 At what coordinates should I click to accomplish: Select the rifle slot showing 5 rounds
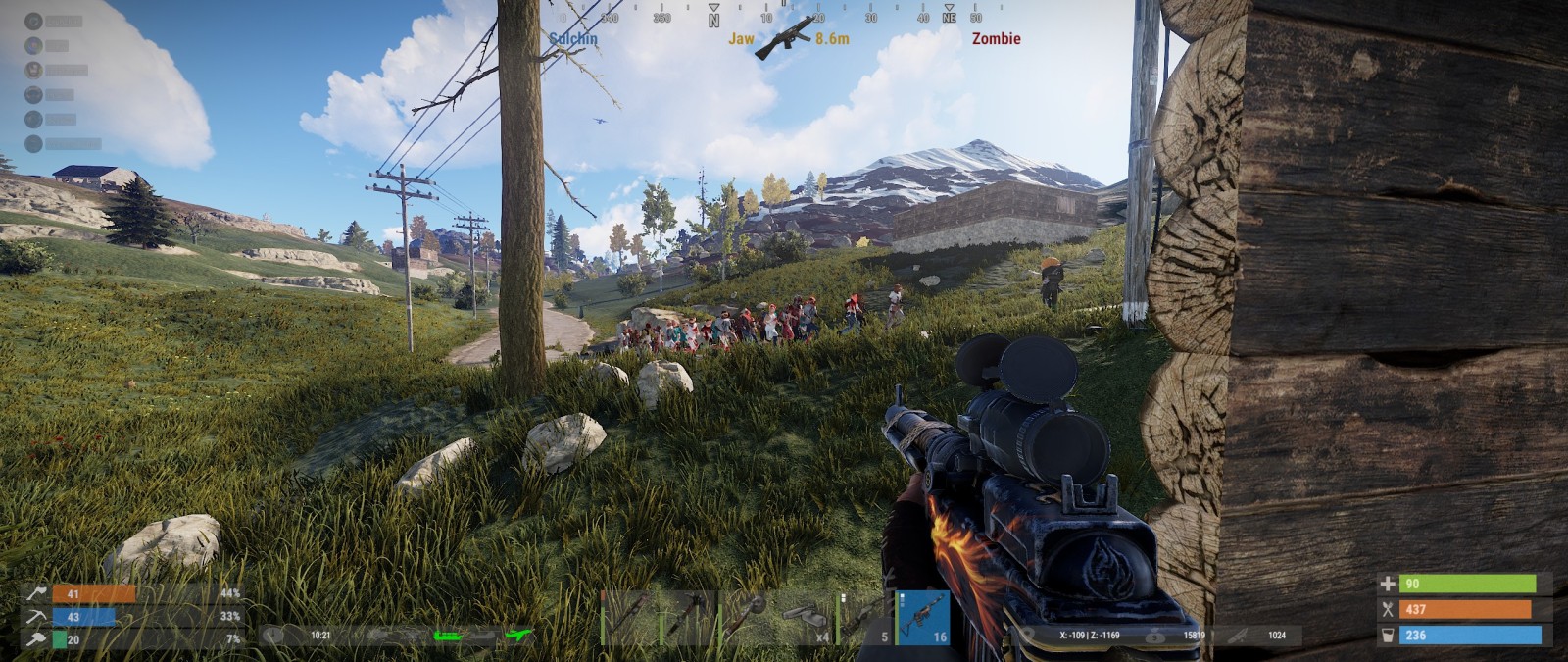[865, 618]
